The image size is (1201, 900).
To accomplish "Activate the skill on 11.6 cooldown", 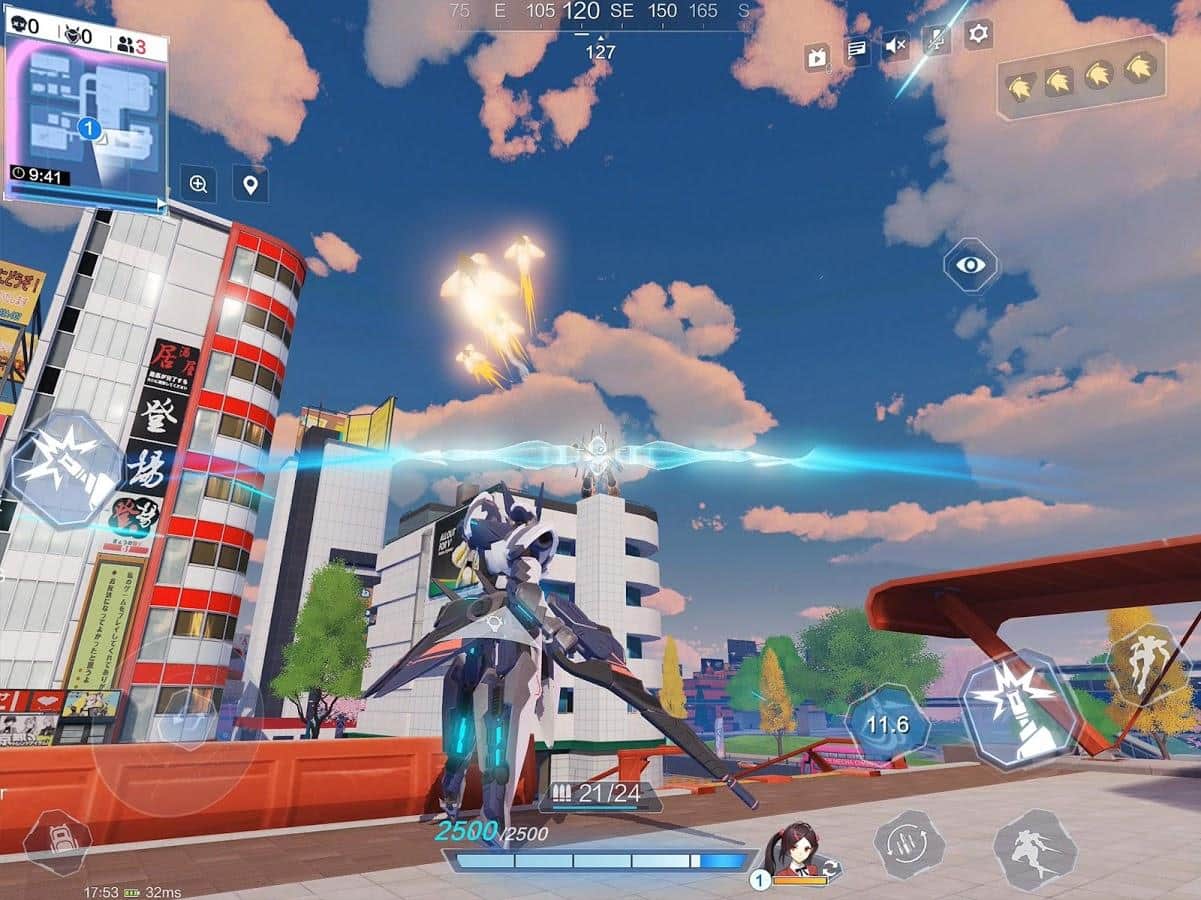I will [887, 723].
